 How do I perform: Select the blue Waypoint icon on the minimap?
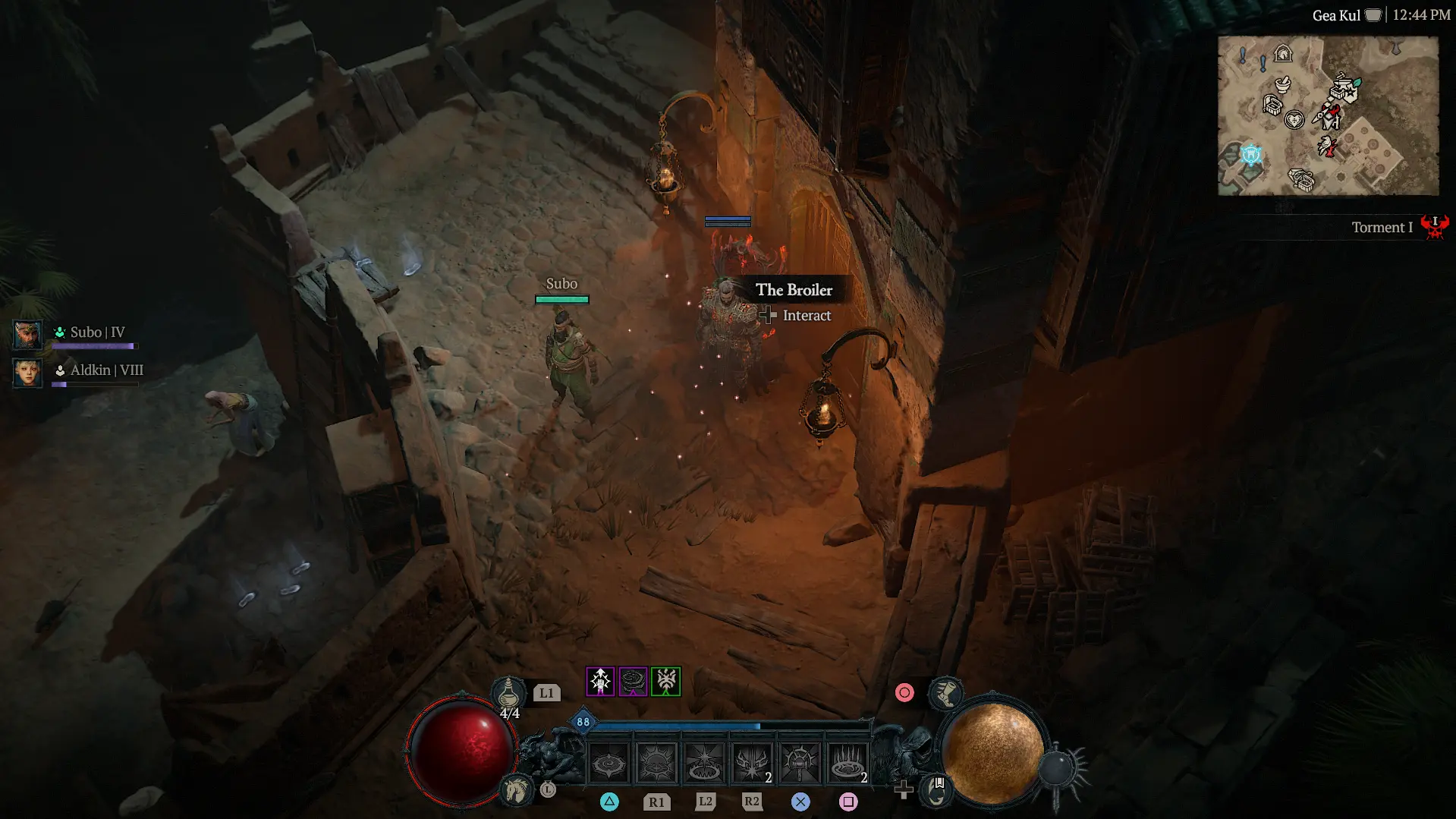(x=1251, y=154)
